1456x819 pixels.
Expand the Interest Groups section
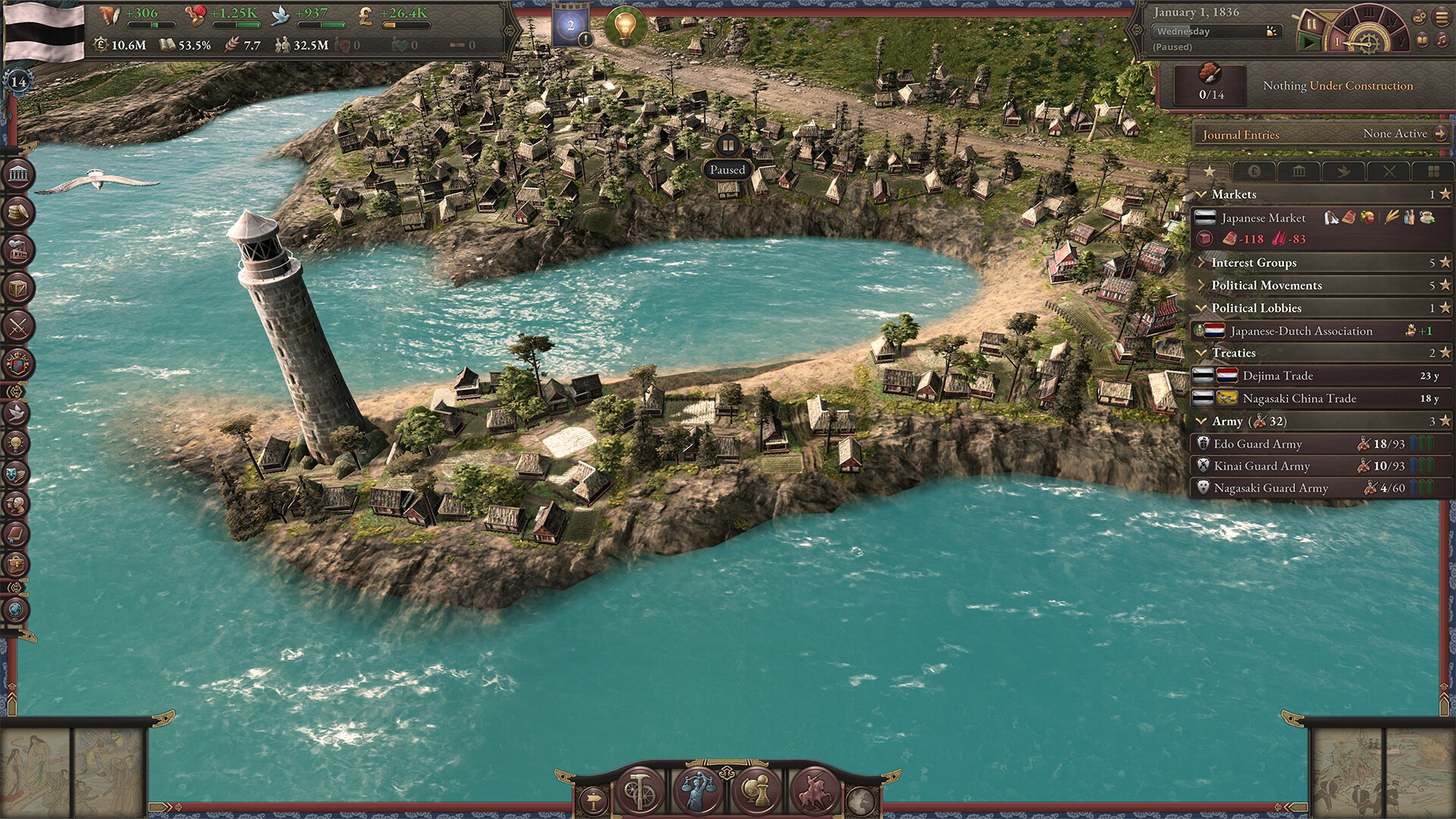(x=1254, y=263)
